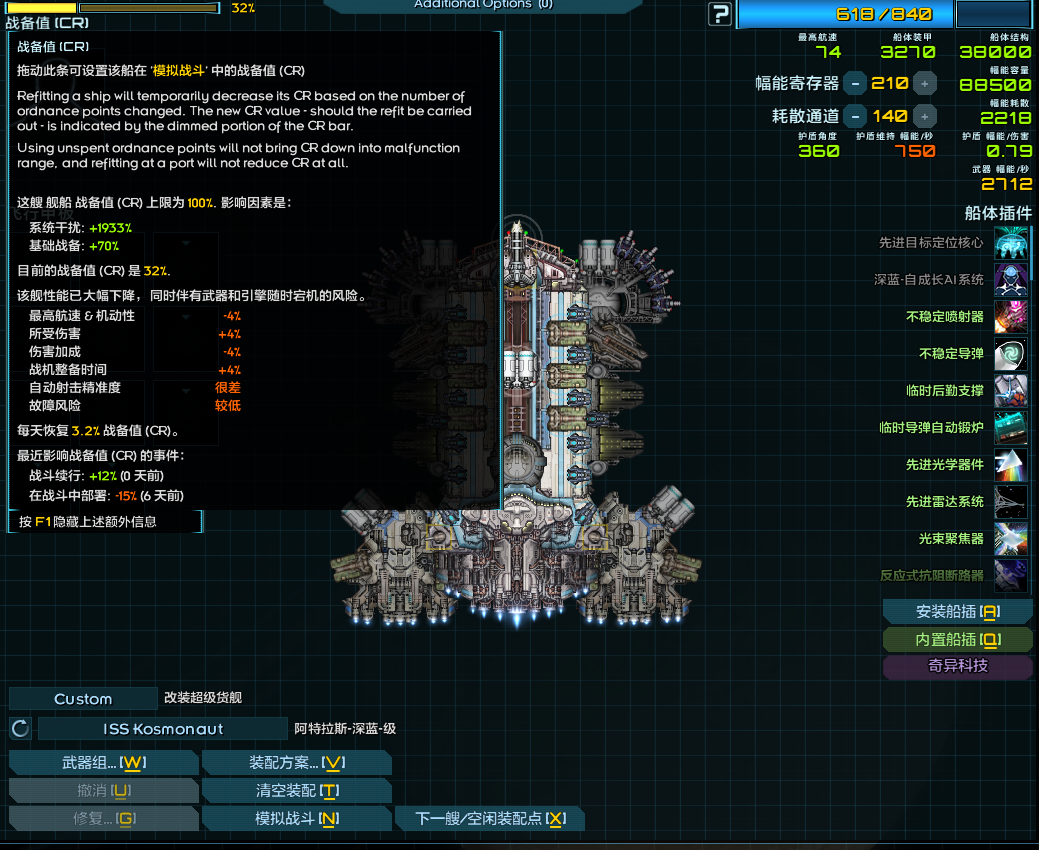Click the circular arrow beside ship name
Screen dimensions: 1039x850
tap(20, 729)
